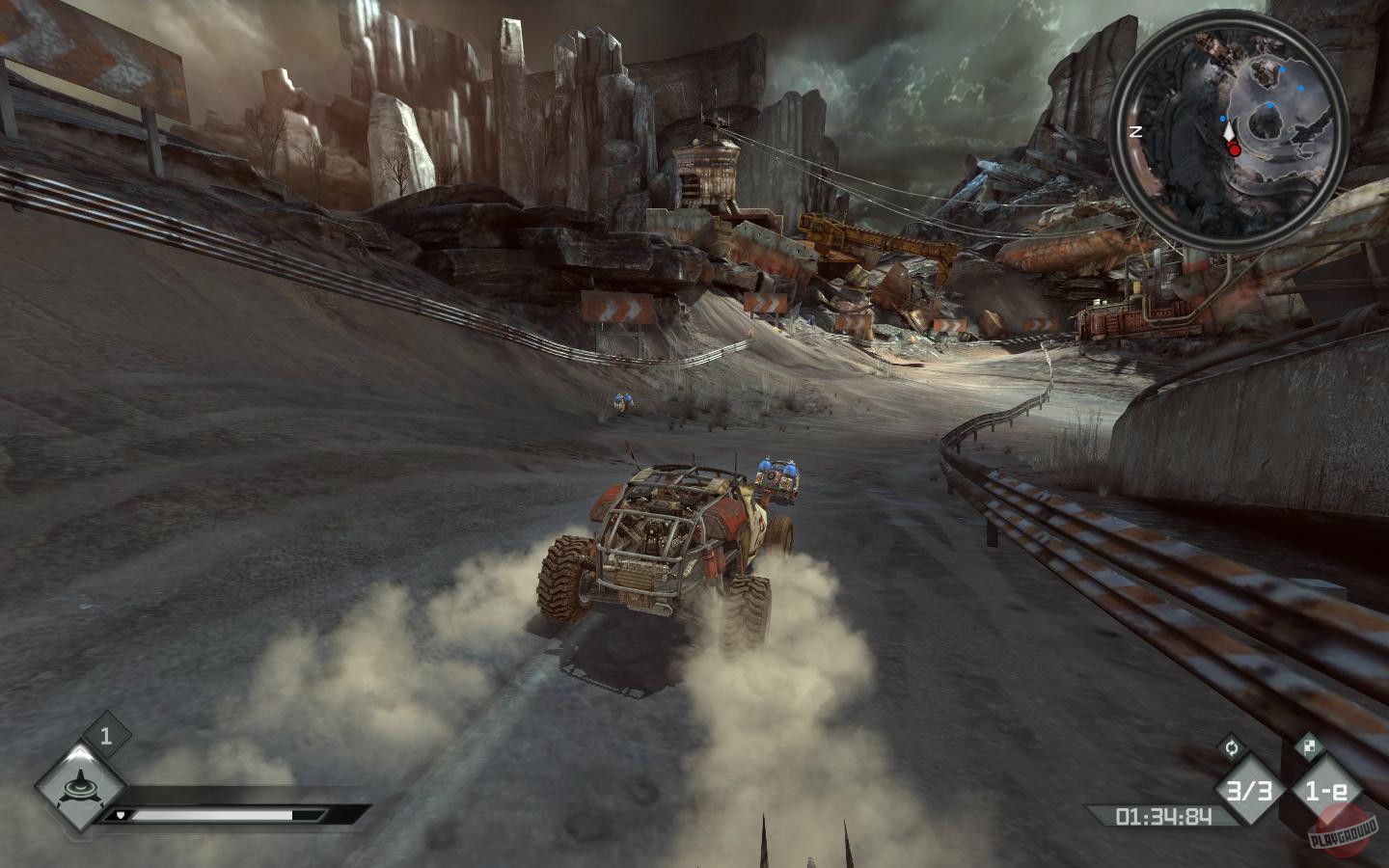Click the red player marker on the minimap
This screenshot has width=1389, height=868.
tap(1234, 149)
